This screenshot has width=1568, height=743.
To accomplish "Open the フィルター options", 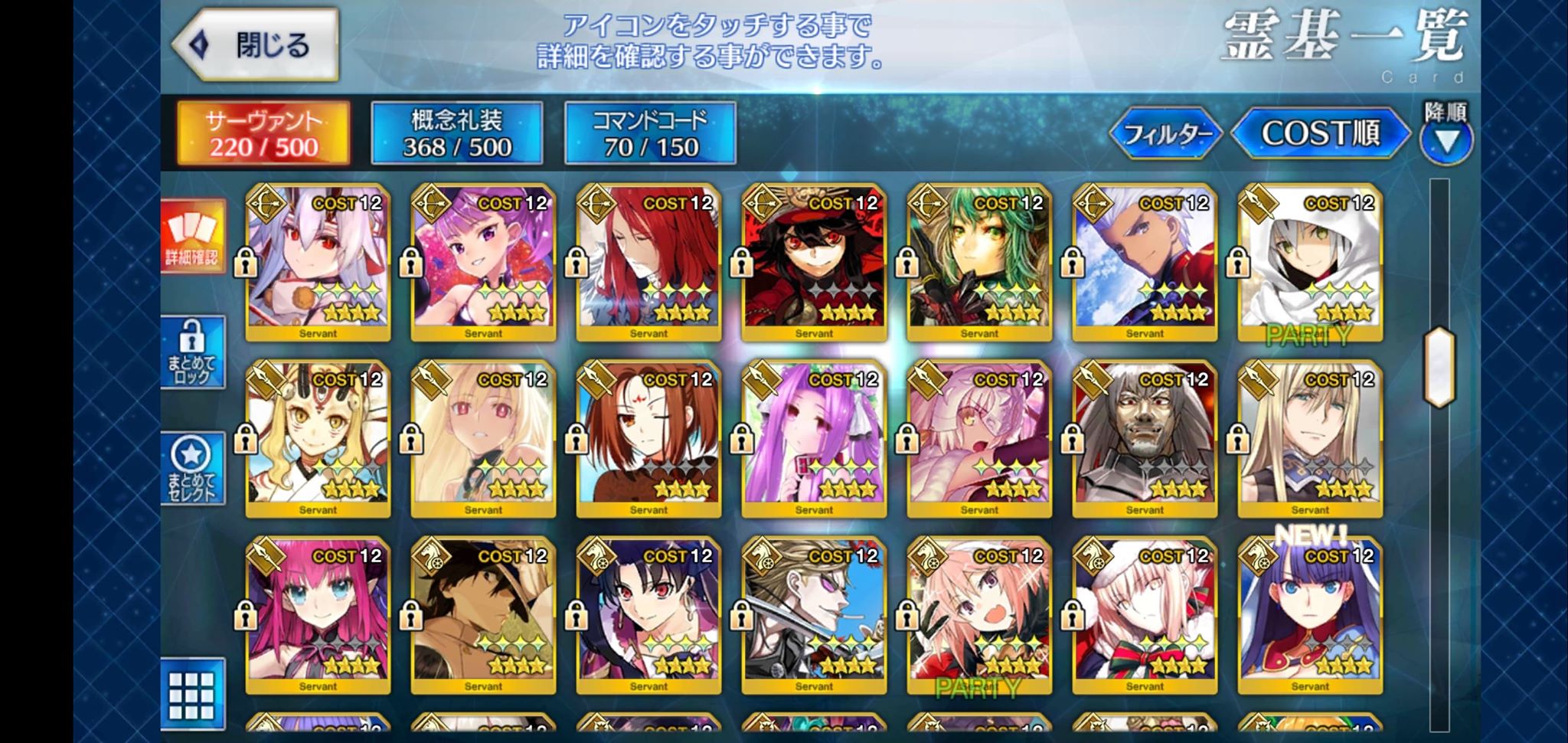I will tap(1165, 134).
